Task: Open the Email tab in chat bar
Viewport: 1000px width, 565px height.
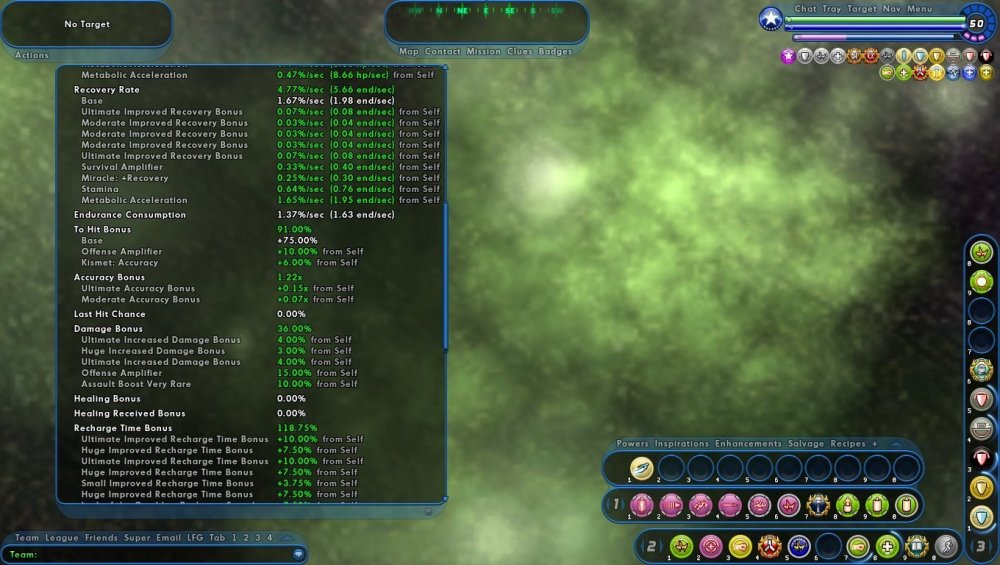Action: coord(169,538)
